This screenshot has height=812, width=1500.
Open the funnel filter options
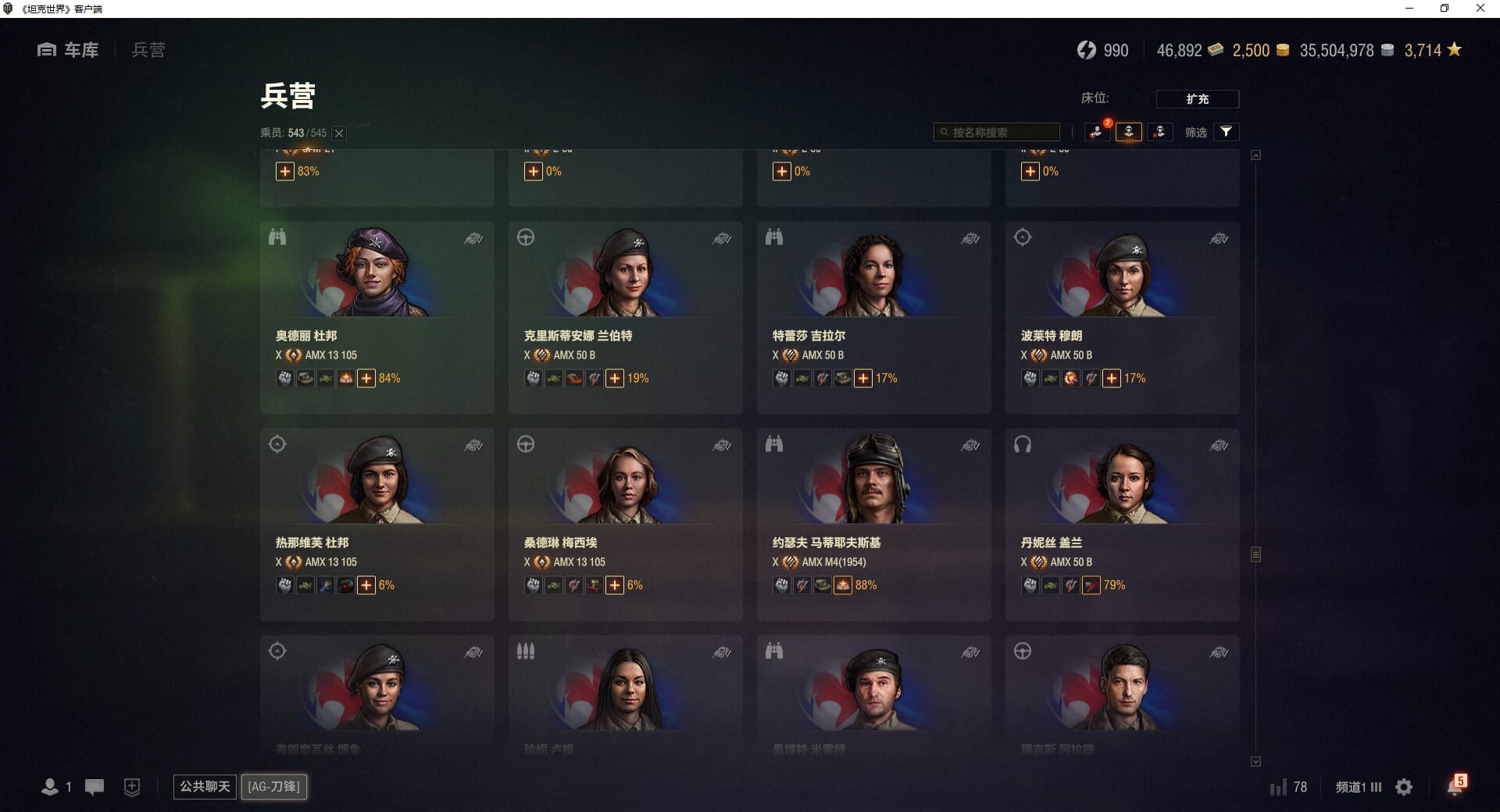point(1226,132)
